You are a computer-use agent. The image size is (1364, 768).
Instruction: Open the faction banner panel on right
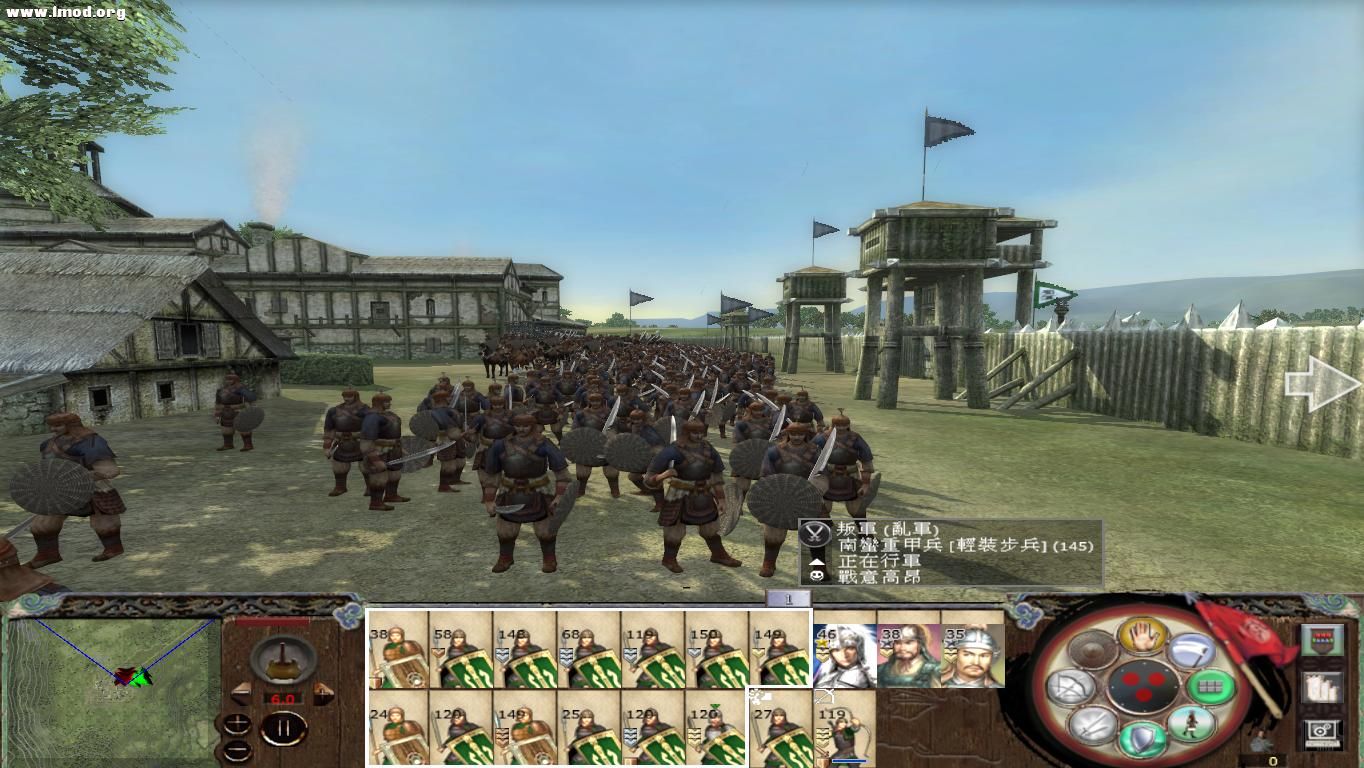pyautogui.click(x=1323, y=639)
